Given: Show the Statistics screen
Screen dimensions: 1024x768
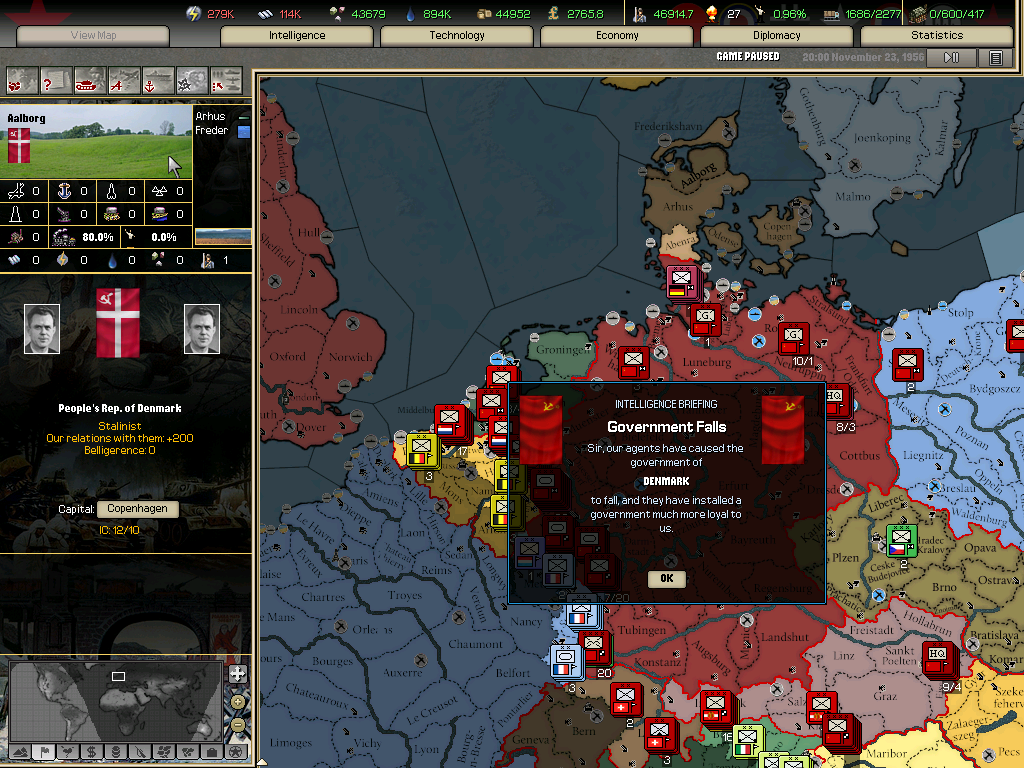Looking at the screenshot, I should [937, 35].
